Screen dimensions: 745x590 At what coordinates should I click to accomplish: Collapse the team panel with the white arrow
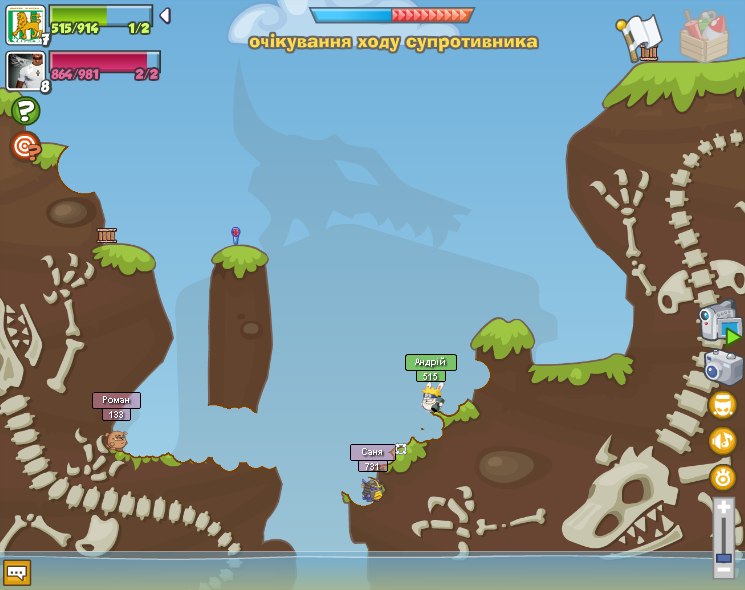pyautogui.click(x=165, y=15)
